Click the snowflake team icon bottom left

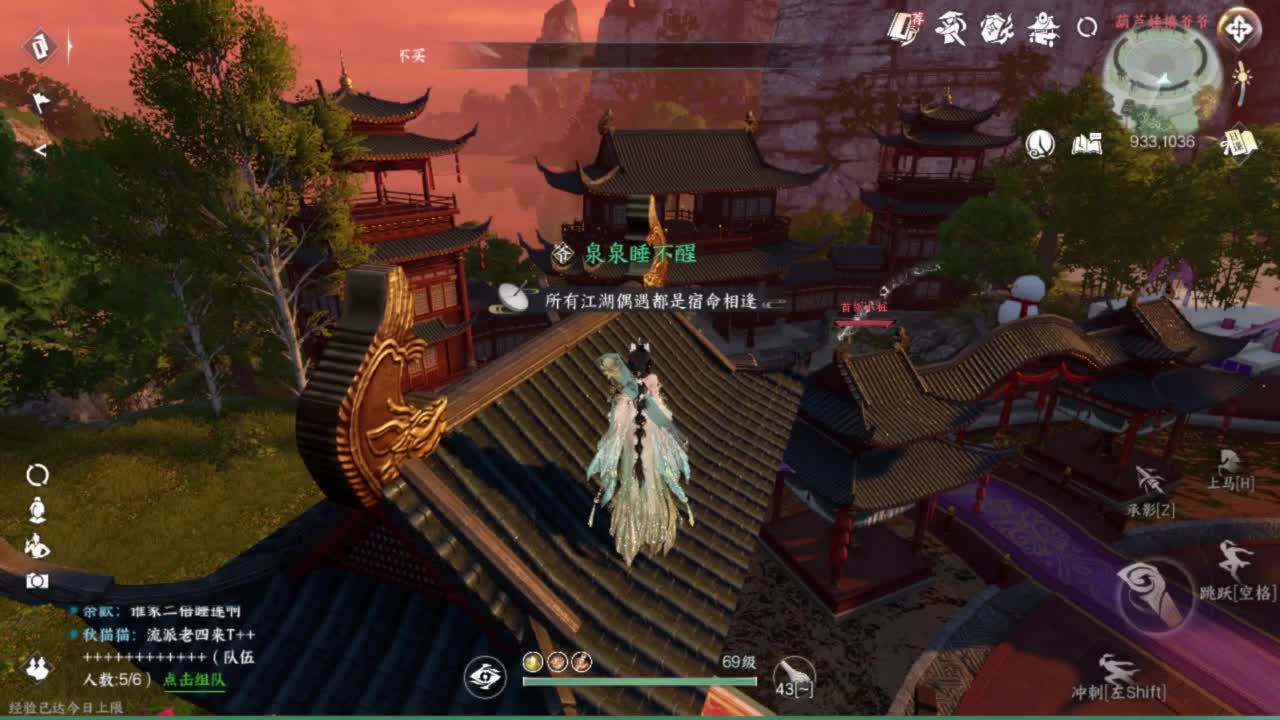point(37,667)
